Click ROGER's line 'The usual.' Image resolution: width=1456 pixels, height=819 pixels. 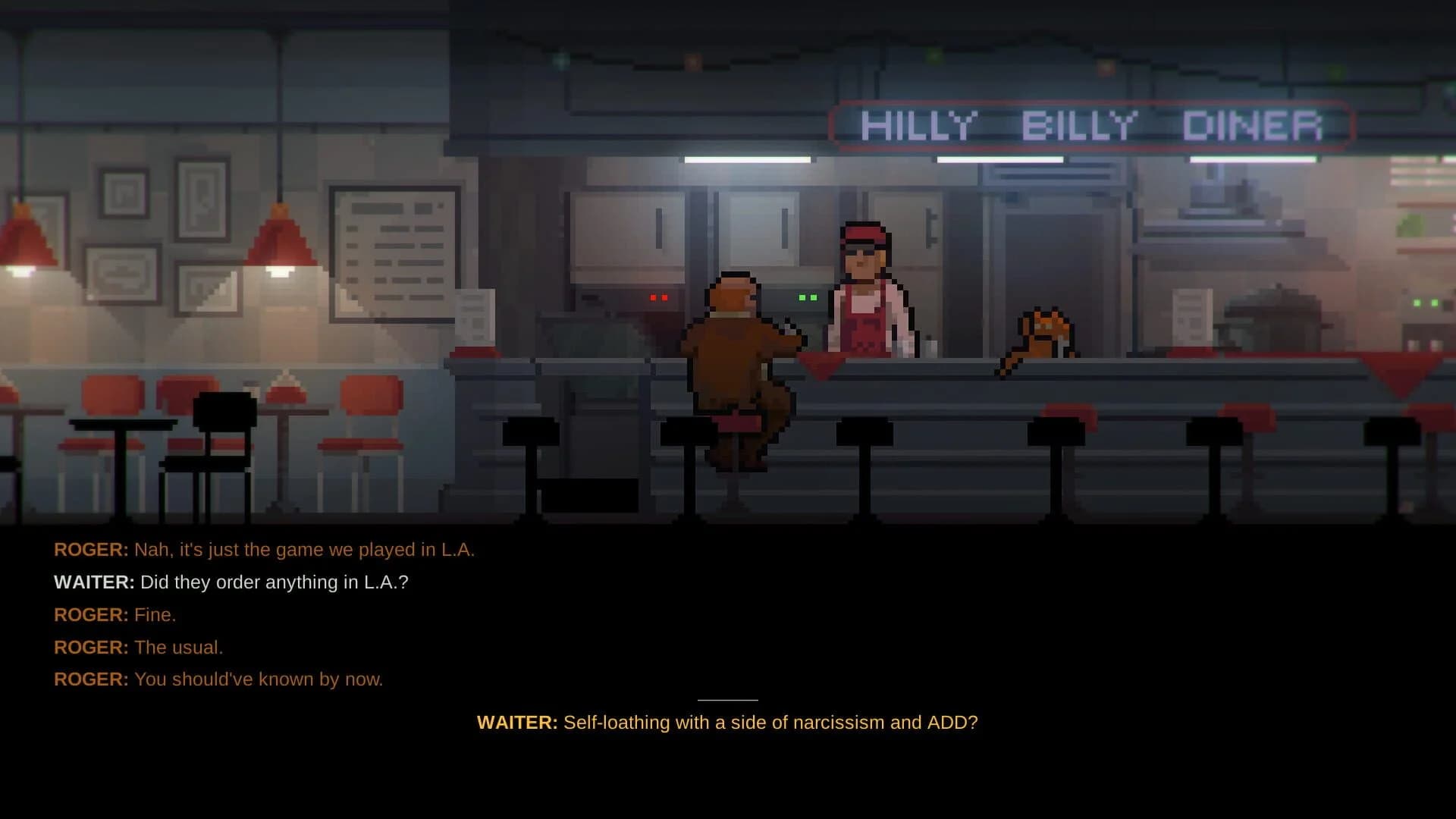(177, 647)
